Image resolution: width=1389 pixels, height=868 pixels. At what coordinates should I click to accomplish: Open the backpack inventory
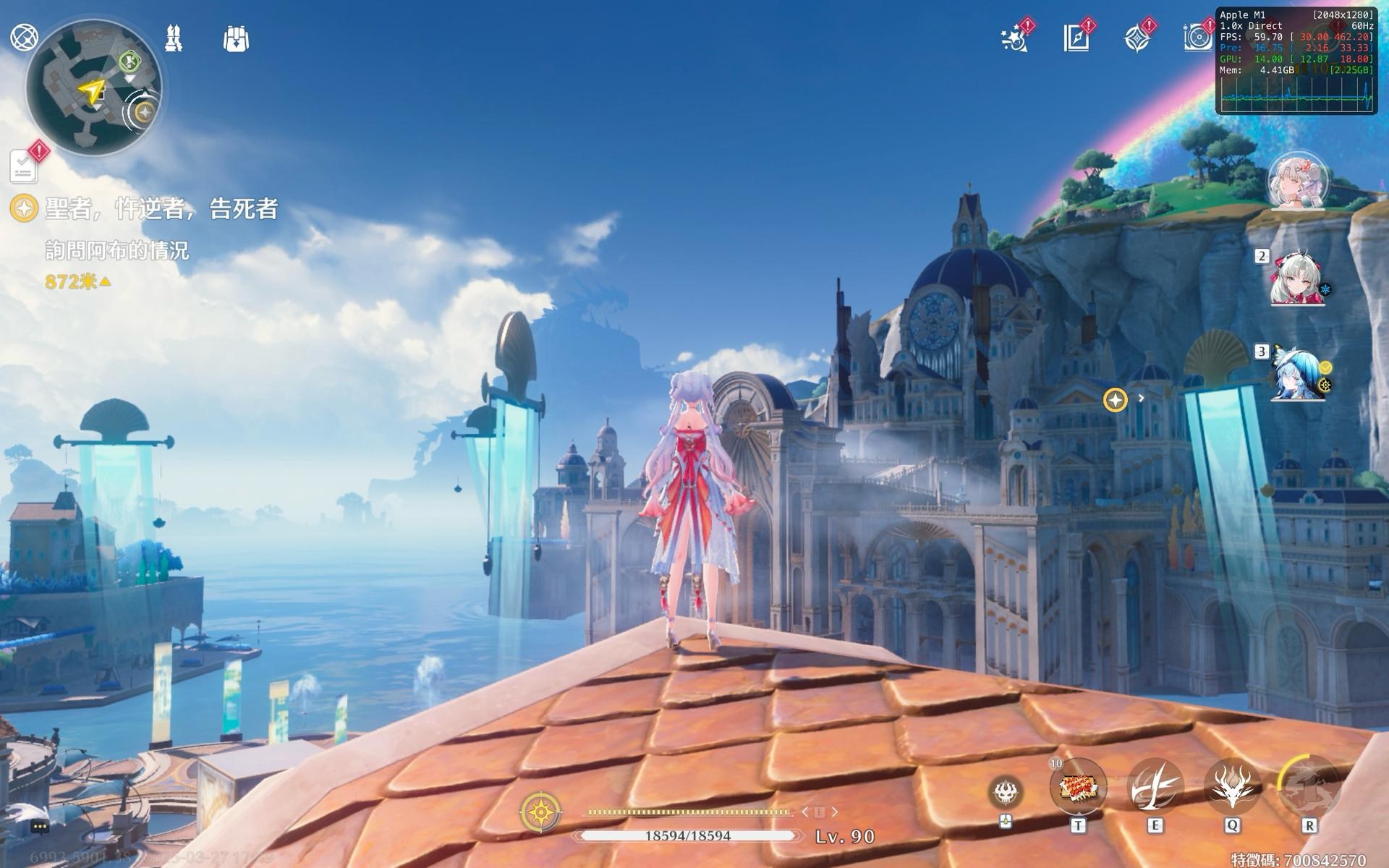coord(236,39)
